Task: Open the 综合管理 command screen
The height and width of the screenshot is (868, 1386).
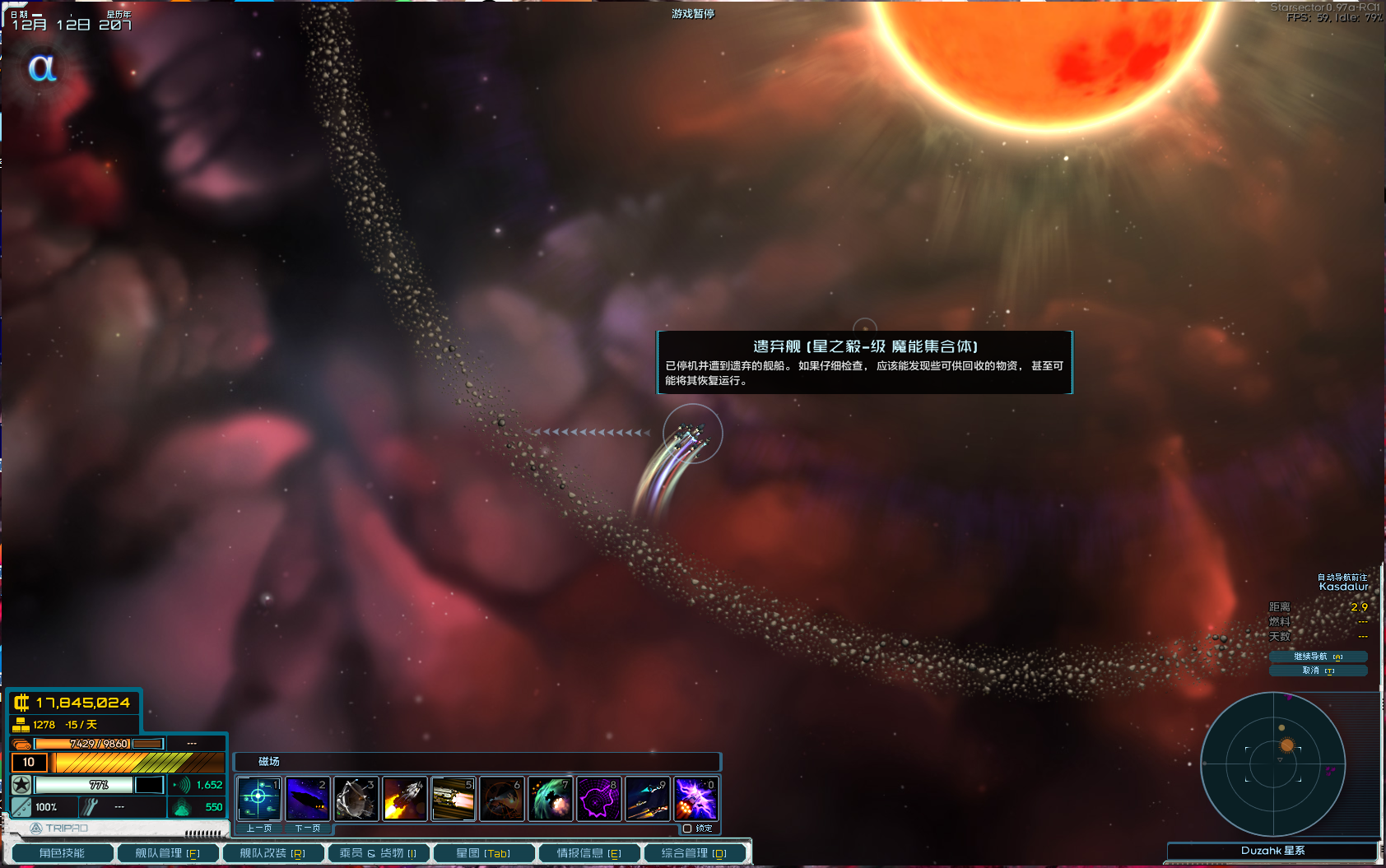Action: click(694, 853)
